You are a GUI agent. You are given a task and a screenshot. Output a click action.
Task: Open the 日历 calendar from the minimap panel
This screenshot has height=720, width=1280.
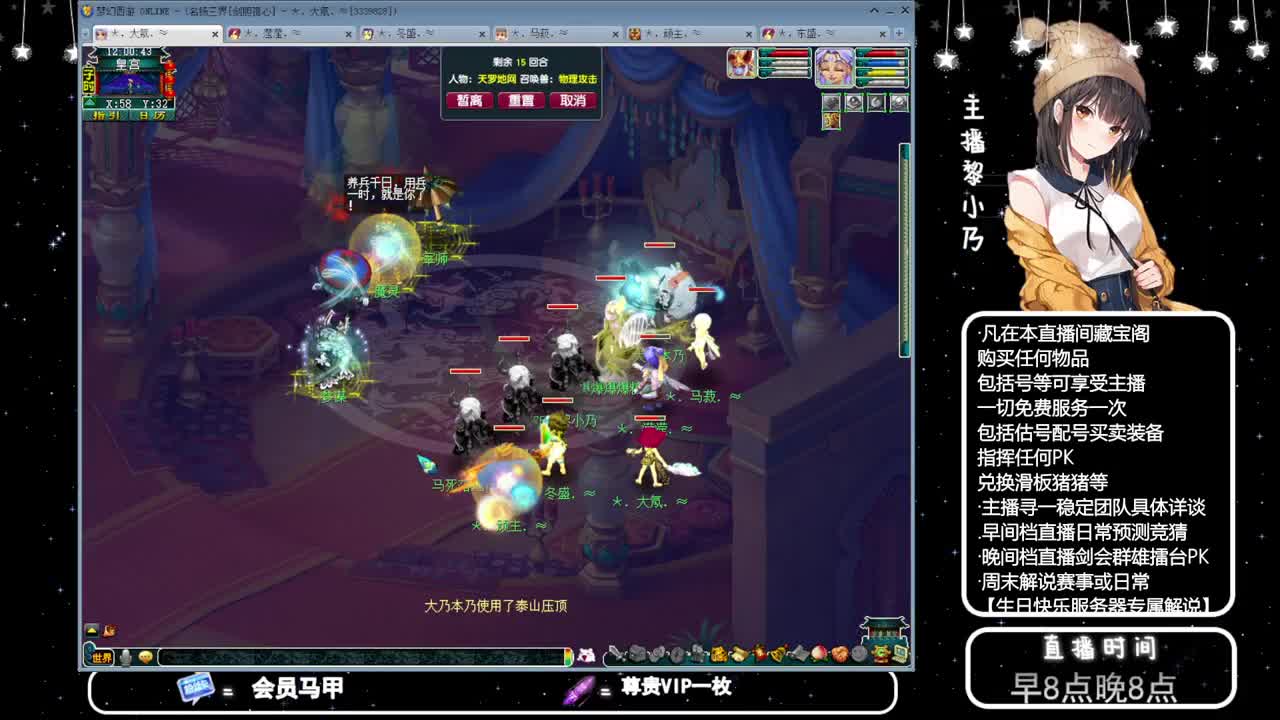click(151, 115)
